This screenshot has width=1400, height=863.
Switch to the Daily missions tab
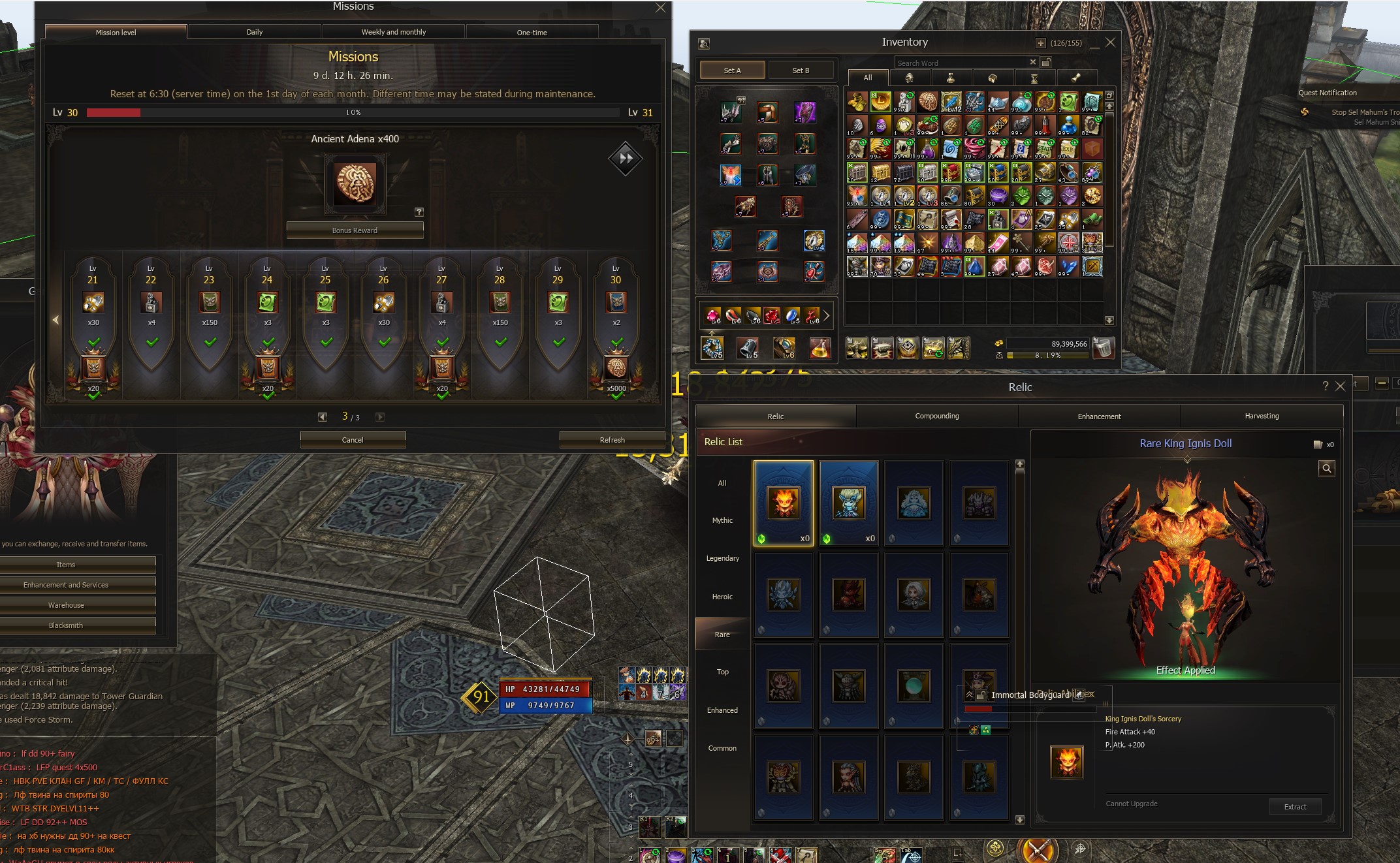255,32
